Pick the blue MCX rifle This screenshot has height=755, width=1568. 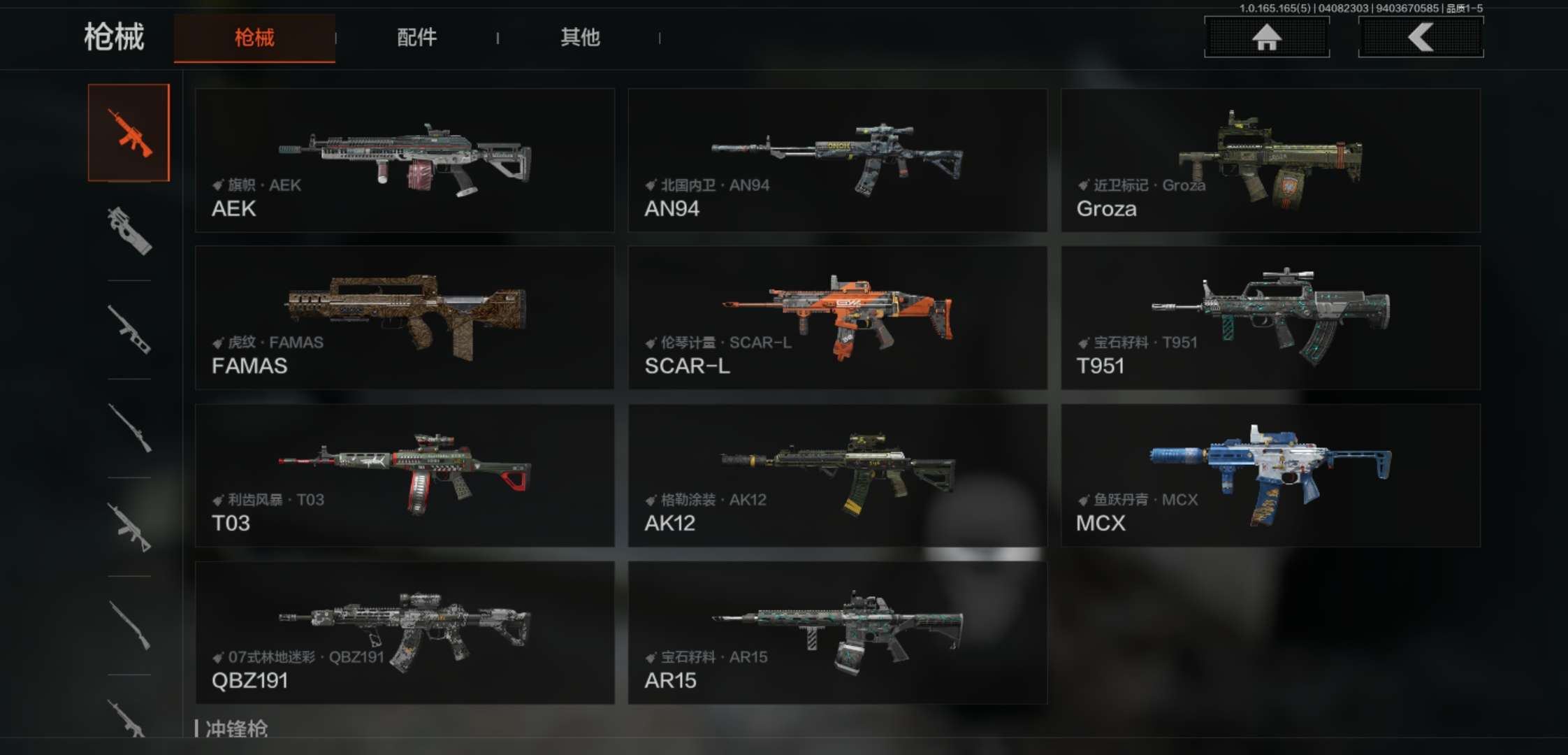pos(1270,475)
